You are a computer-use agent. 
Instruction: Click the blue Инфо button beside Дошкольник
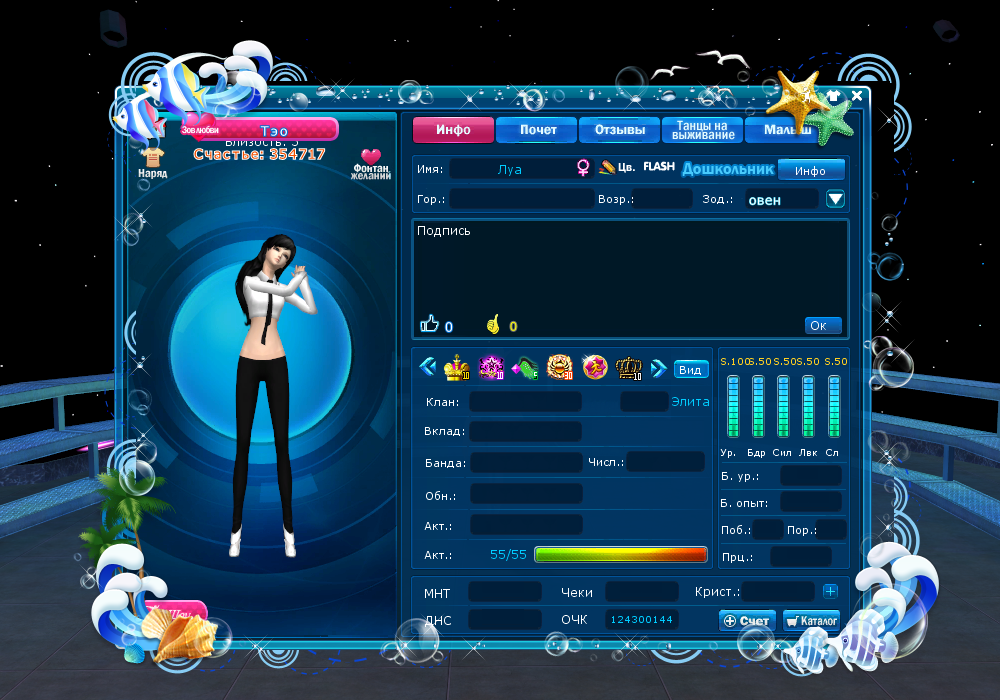coord(811,170)
